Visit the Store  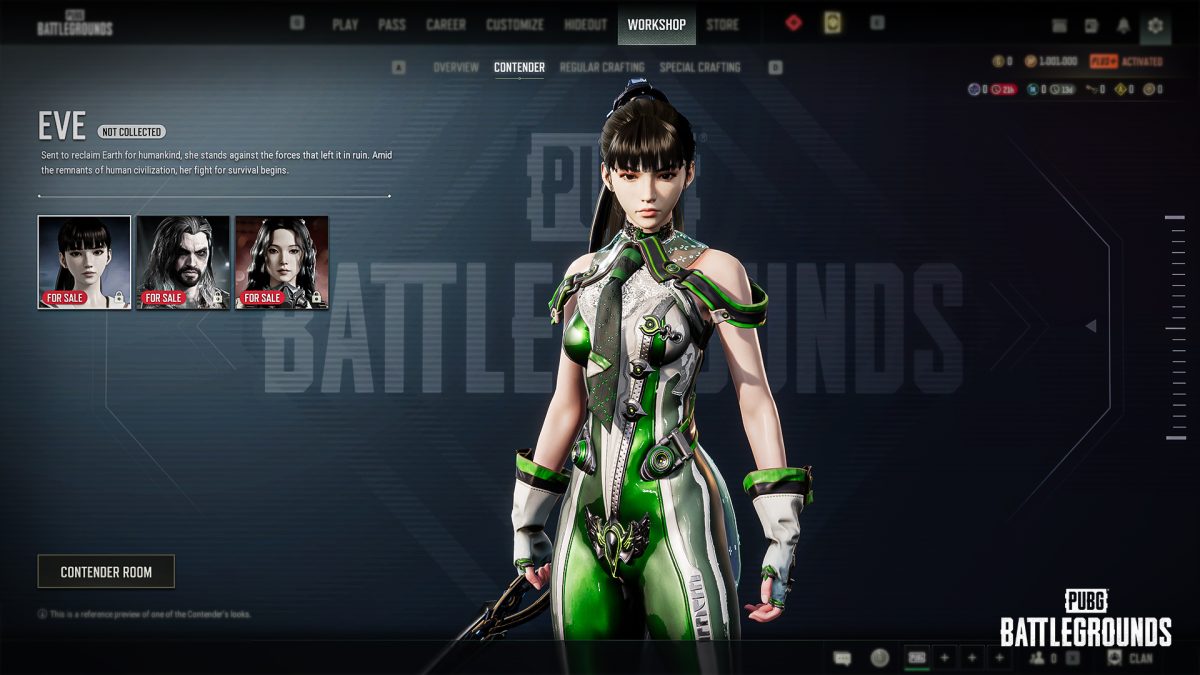(x=723, y=25)
